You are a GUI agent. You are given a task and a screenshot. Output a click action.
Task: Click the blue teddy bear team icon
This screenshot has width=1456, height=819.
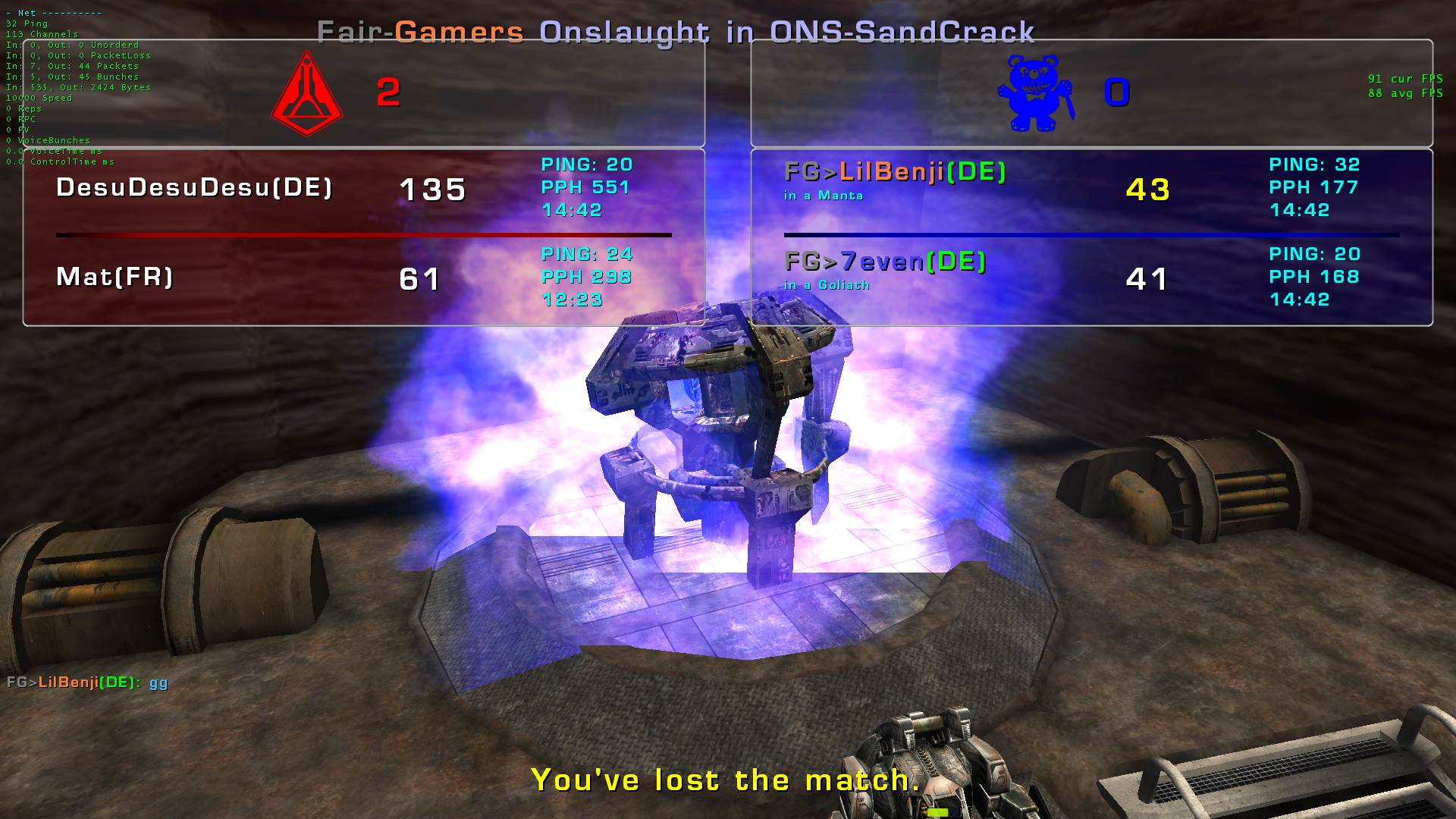pos(1035,93)
